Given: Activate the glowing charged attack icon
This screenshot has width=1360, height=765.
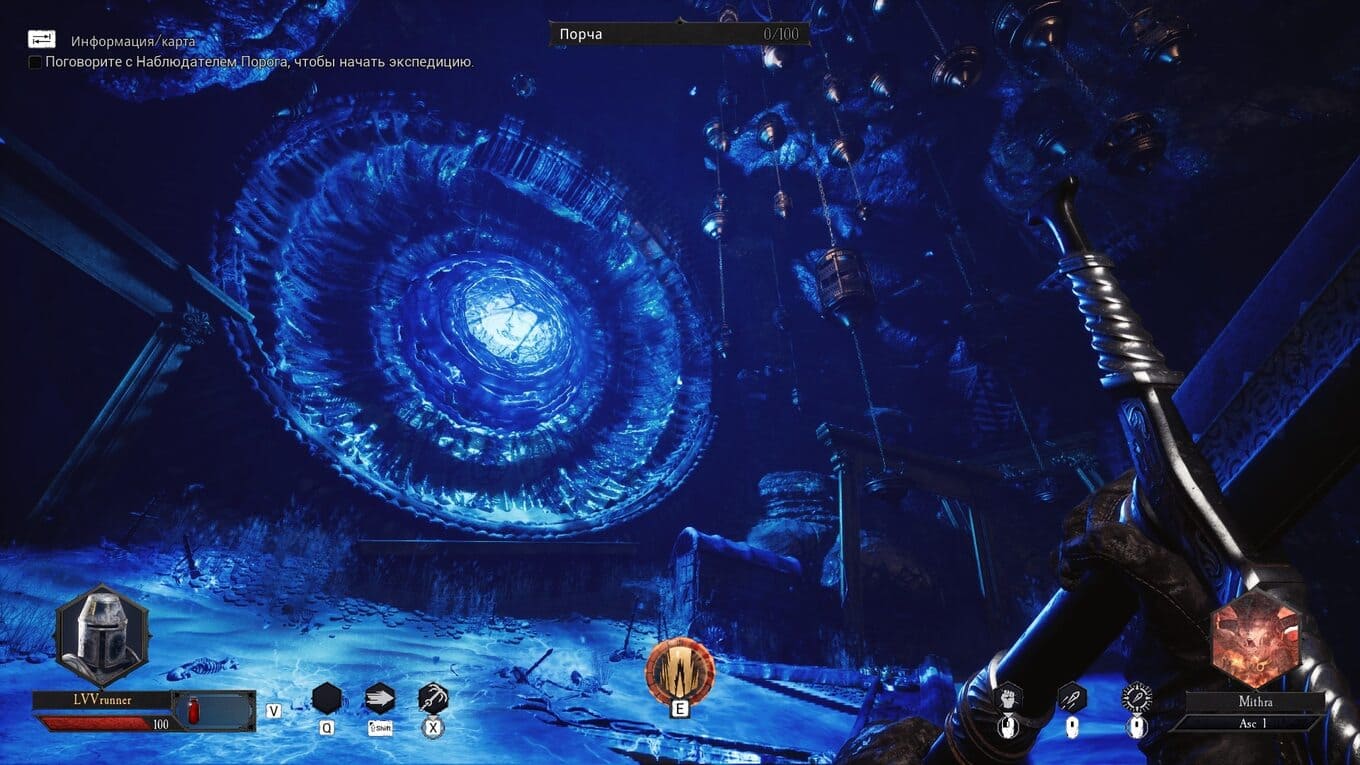Looking at the screenshot, I should (x=1137, y=697).
